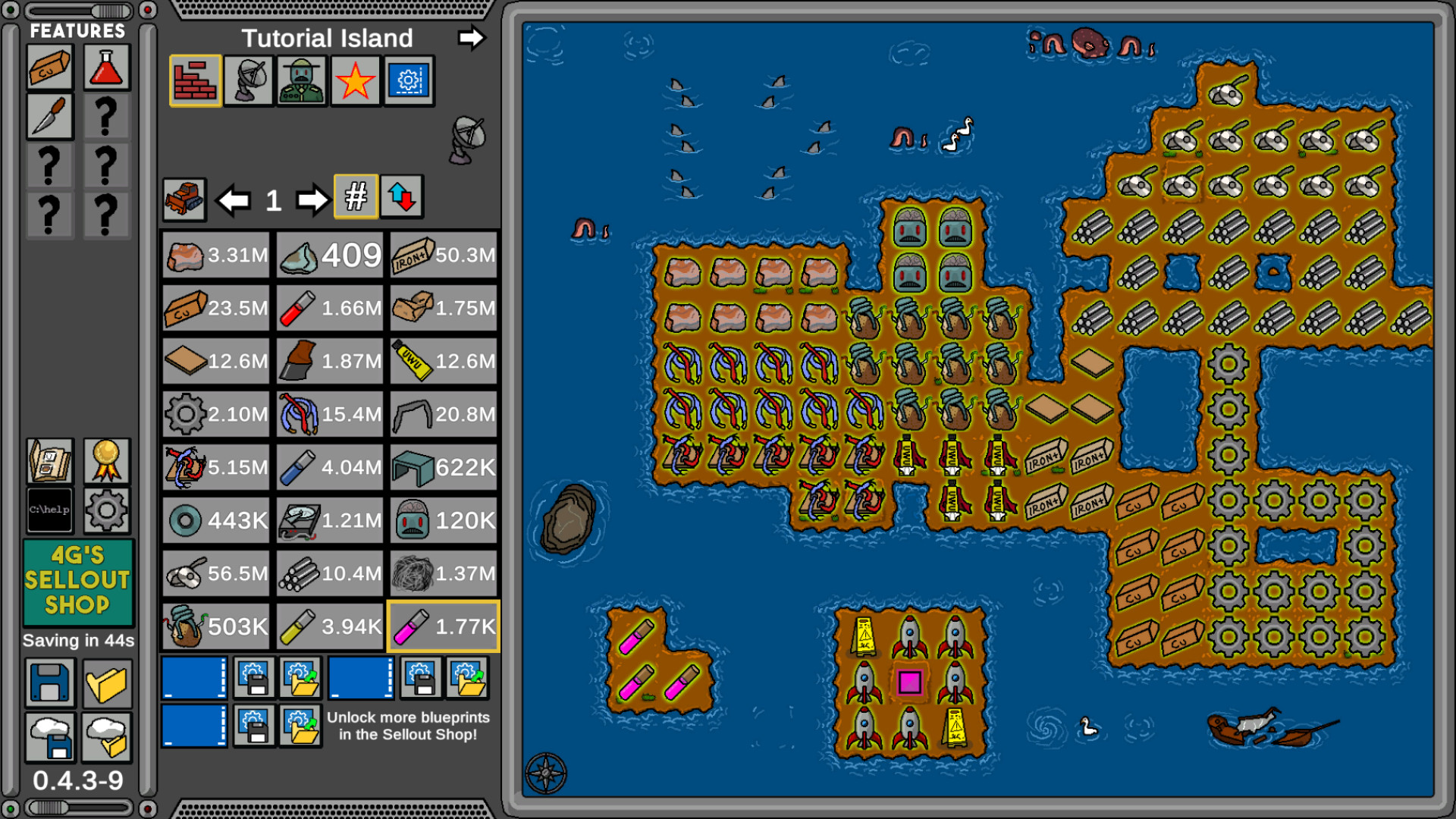Toggle the highlighted pink vial resource
Image resolution: width=1456 pixels, height=819 pixels.
443,627
